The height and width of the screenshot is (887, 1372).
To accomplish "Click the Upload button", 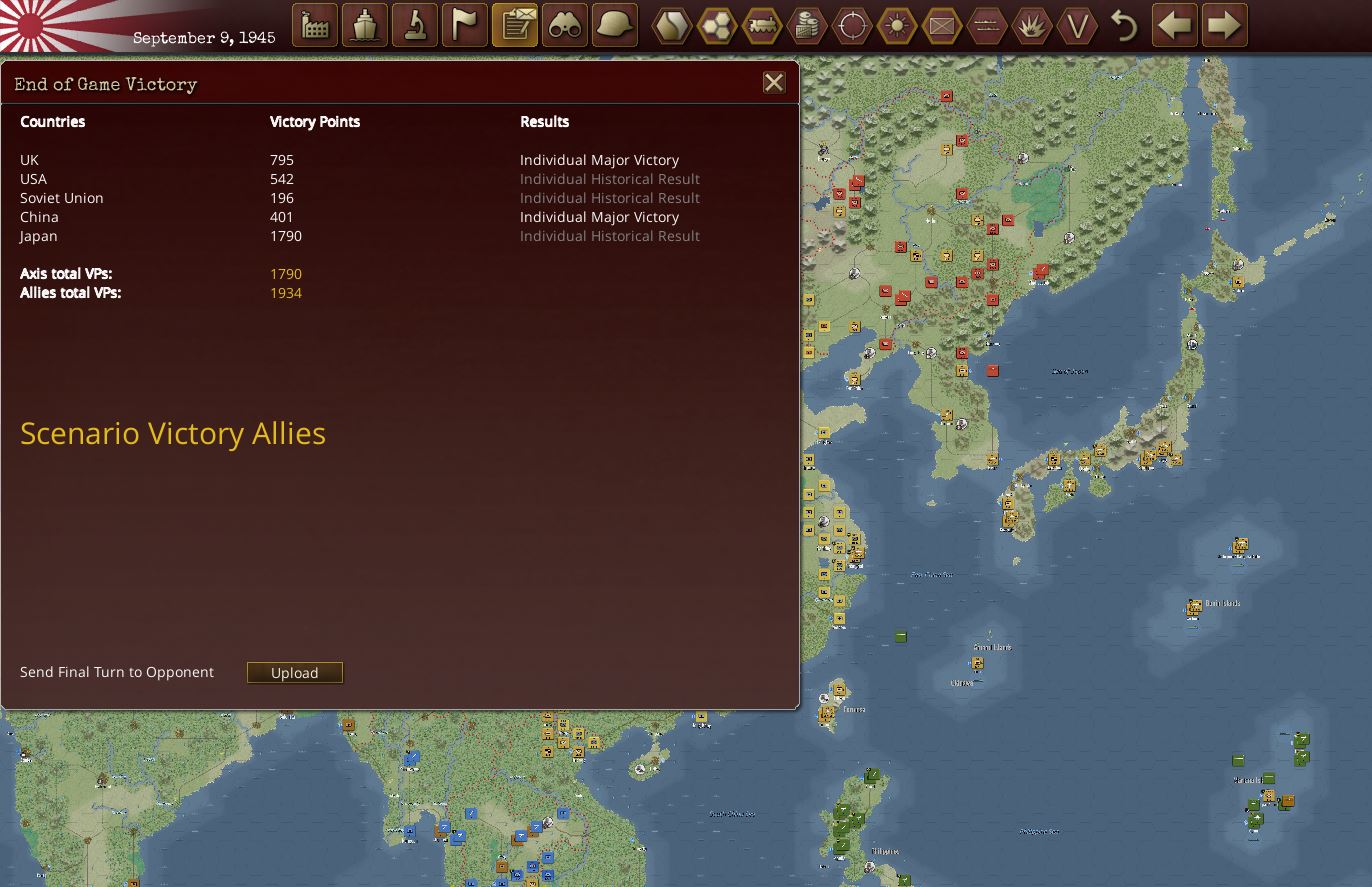I will (x=294, y=673).
